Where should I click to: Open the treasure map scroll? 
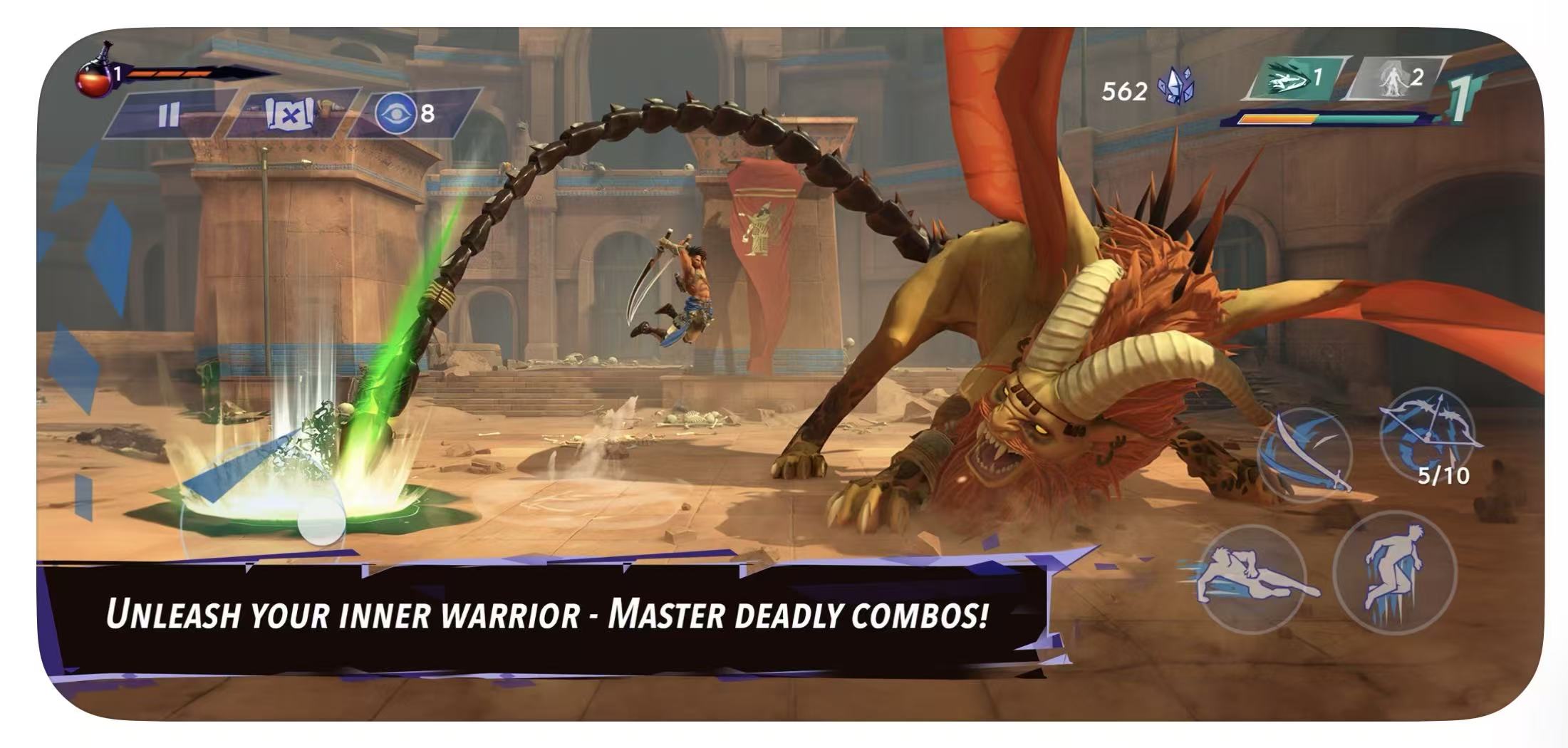point(289,113)
